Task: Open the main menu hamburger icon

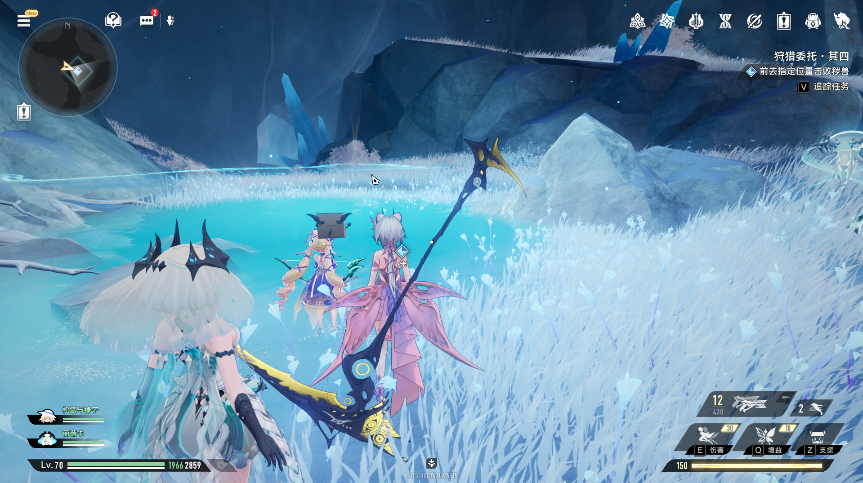Action: [x=24, y=20]
